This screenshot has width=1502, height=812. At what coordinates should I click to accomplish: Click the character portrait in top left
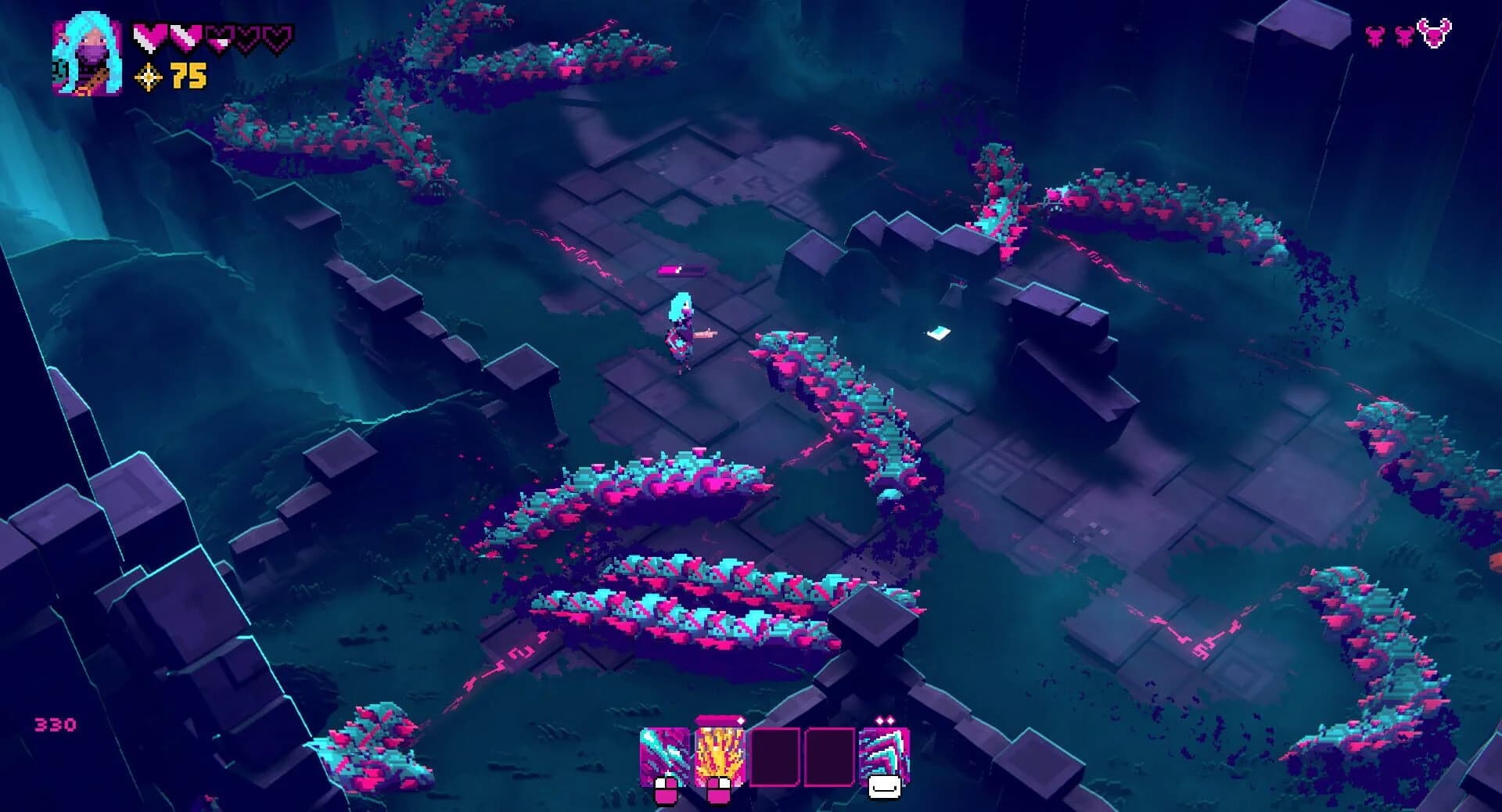(x=88, y=55)
